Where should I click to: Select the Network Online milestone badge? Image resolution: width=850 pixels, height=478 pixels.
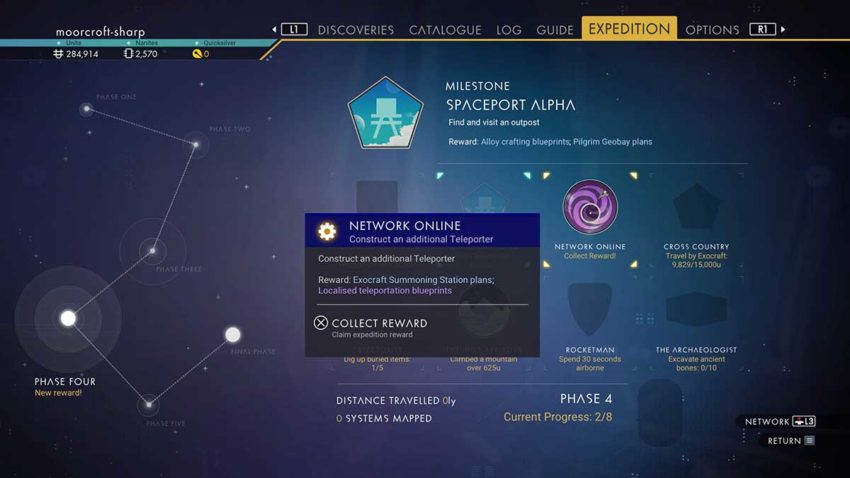(590, 208)
